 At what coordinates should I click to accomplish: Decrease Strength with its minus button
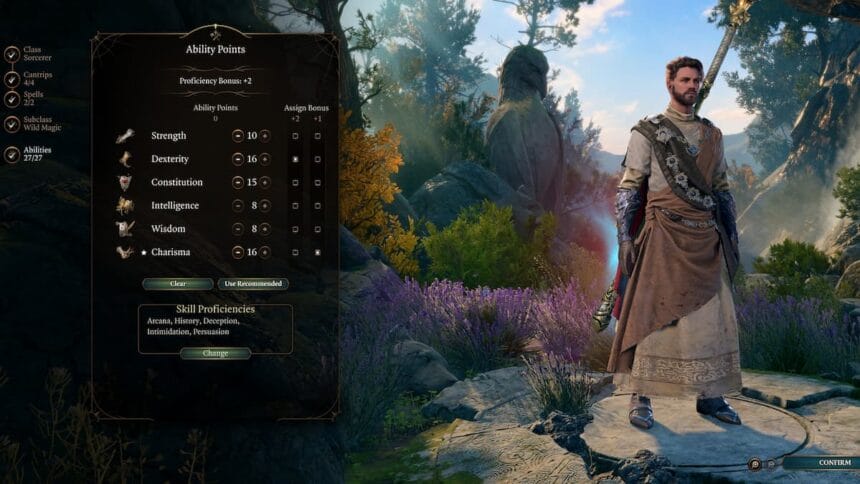(238, 135)
